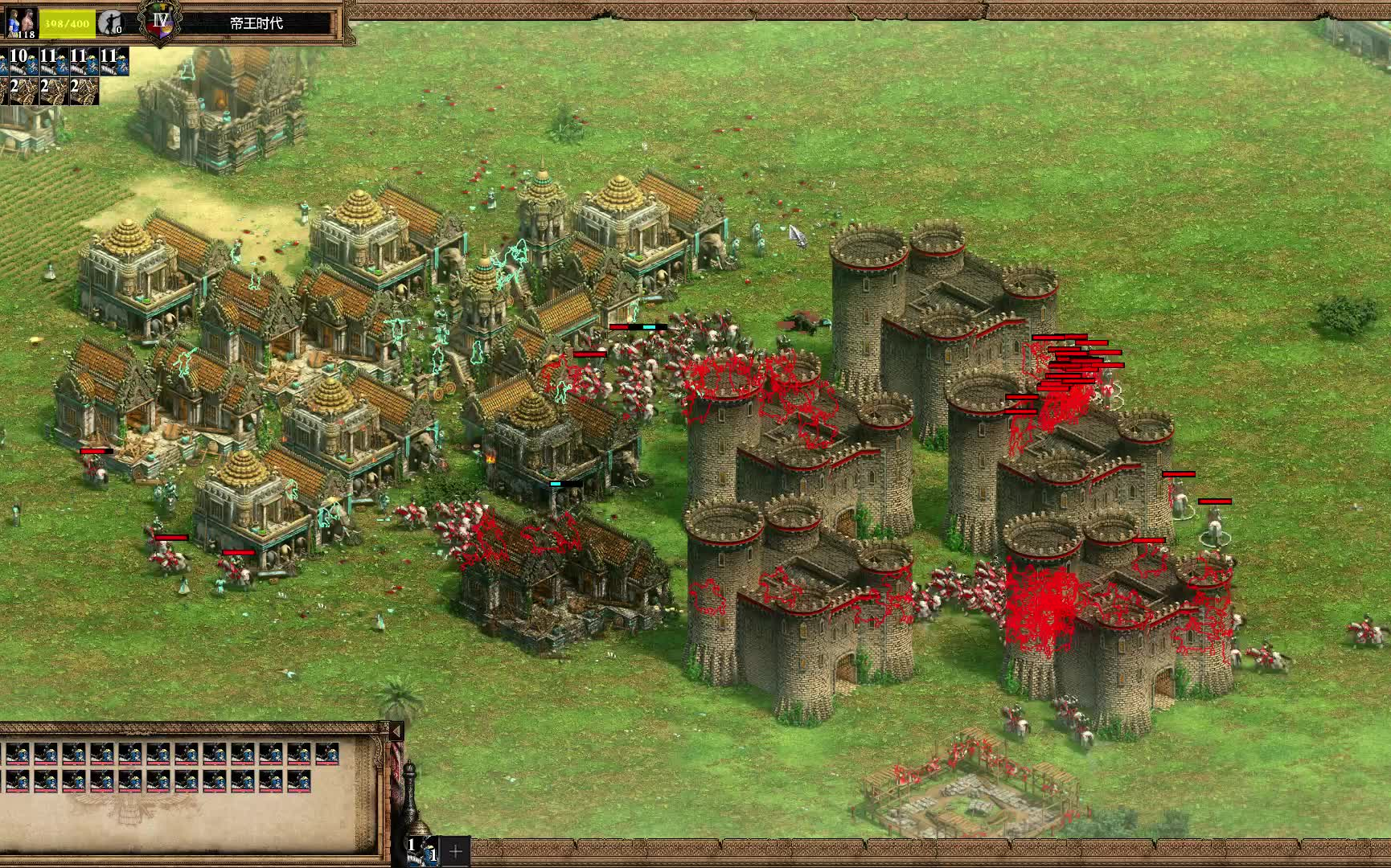Add a new control group with plus button

[x=455, y=850]
